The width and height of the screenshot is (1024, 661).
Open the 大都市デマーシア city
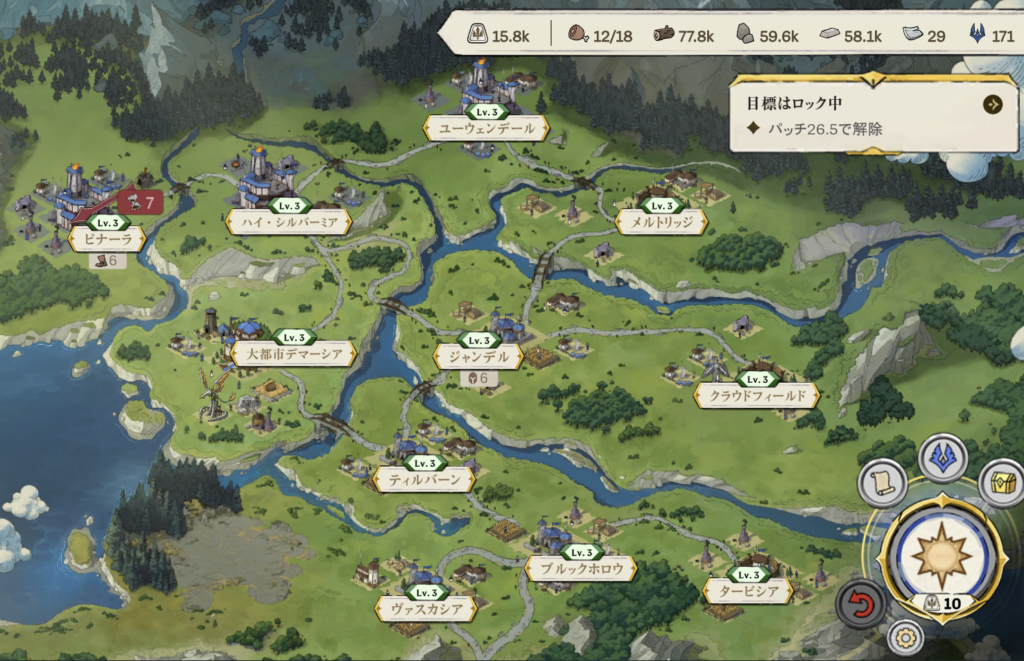pyautogui.click(x=293, y=354)
